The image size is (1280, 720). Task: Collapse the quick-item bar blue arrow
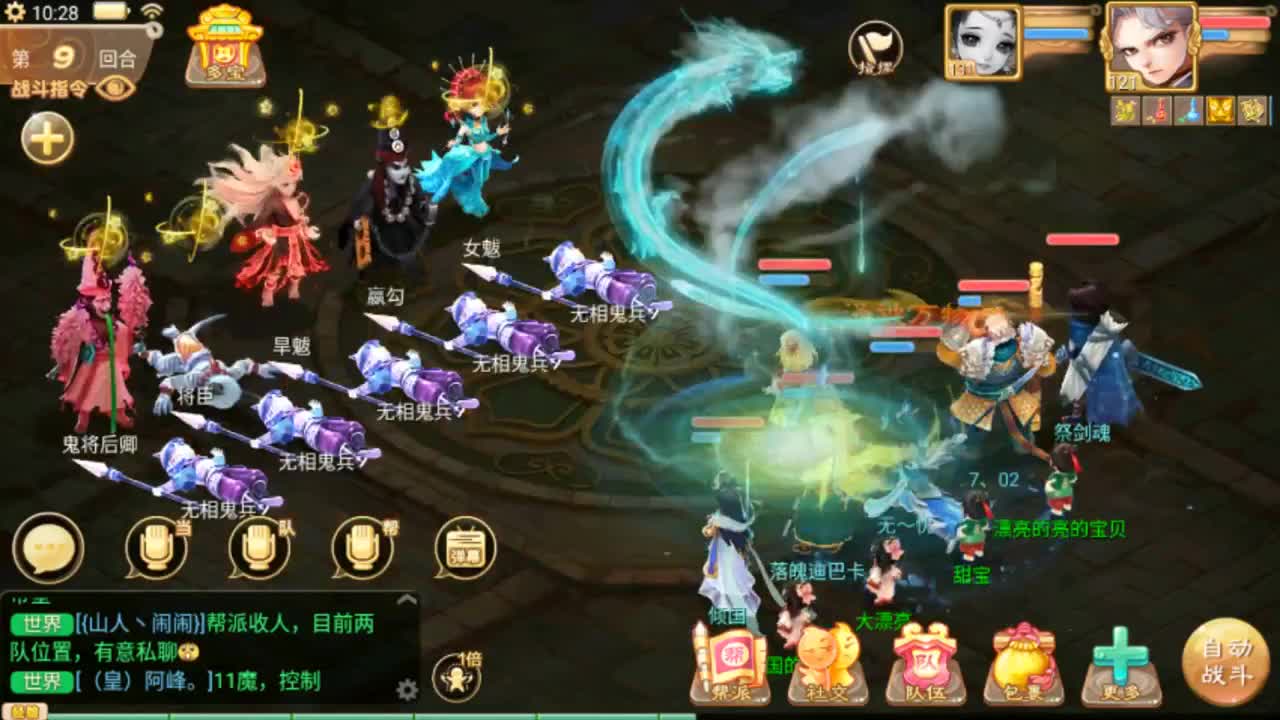[x=1272, y=110]
